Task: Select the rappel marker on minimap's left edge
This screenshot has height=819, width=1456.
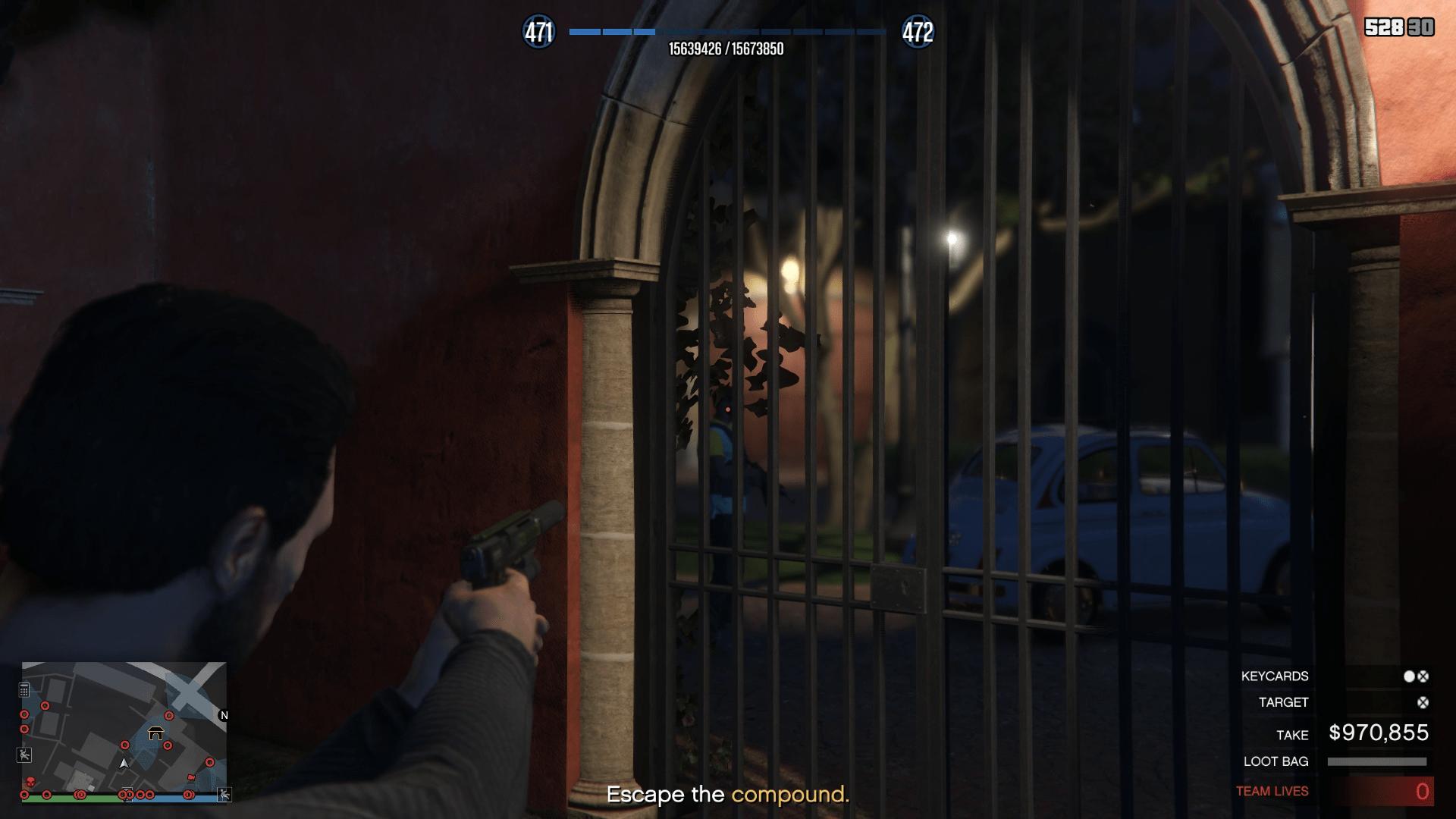Action: click(x=24, y=755)
